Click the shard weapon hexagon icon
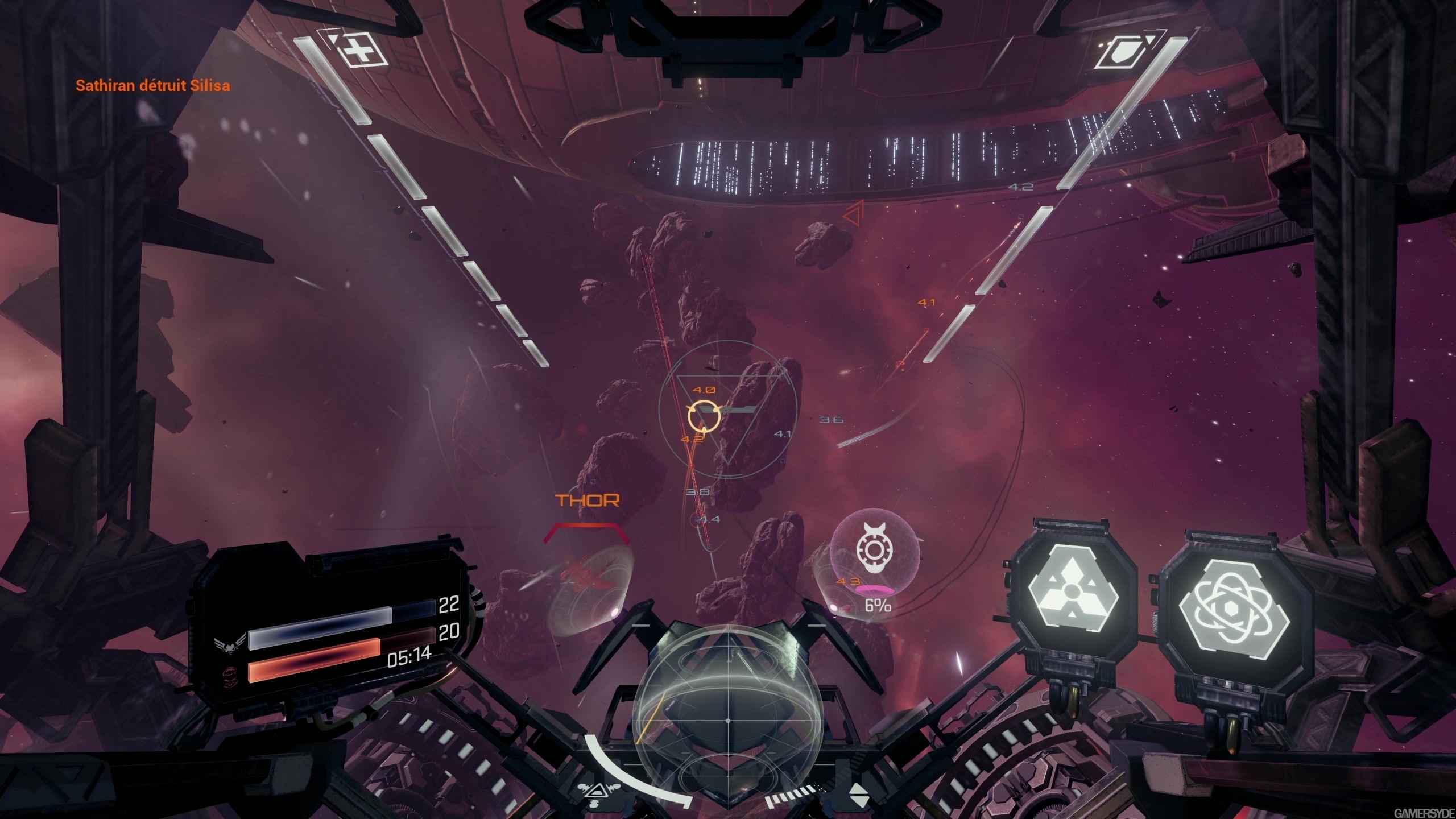 [1072, 589]
